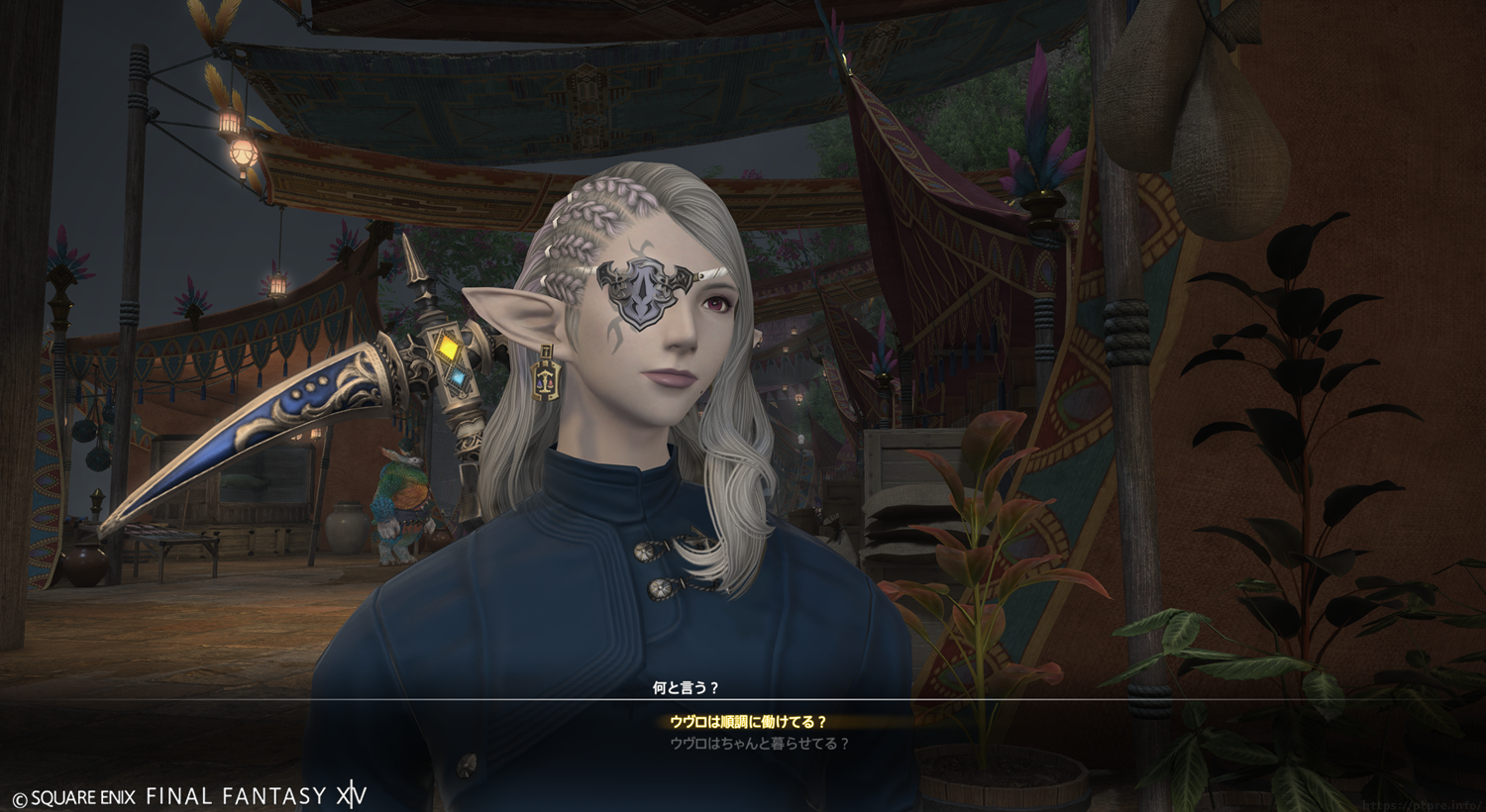
Task: Choose the reply ウヴロは順調に働けてる？
Action: click(x=748, y=722)
